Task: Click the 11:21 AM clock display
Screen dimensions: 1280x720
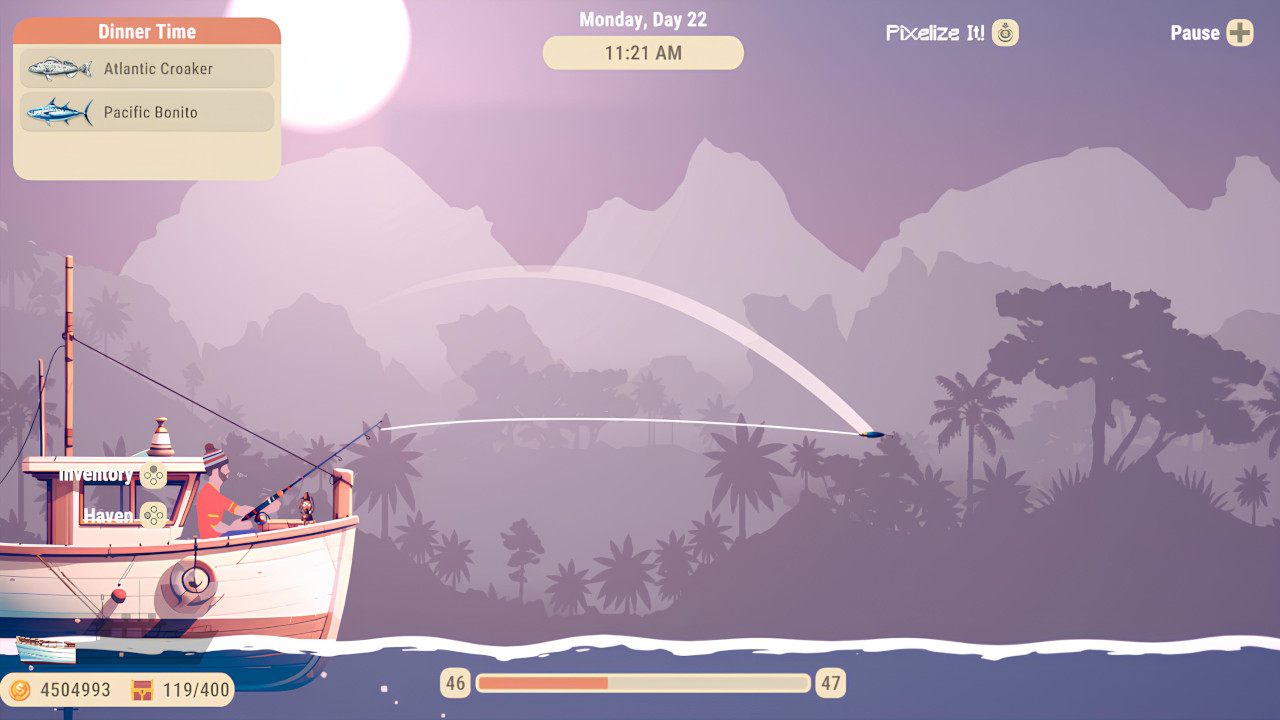Action: (x=642, y=52)
